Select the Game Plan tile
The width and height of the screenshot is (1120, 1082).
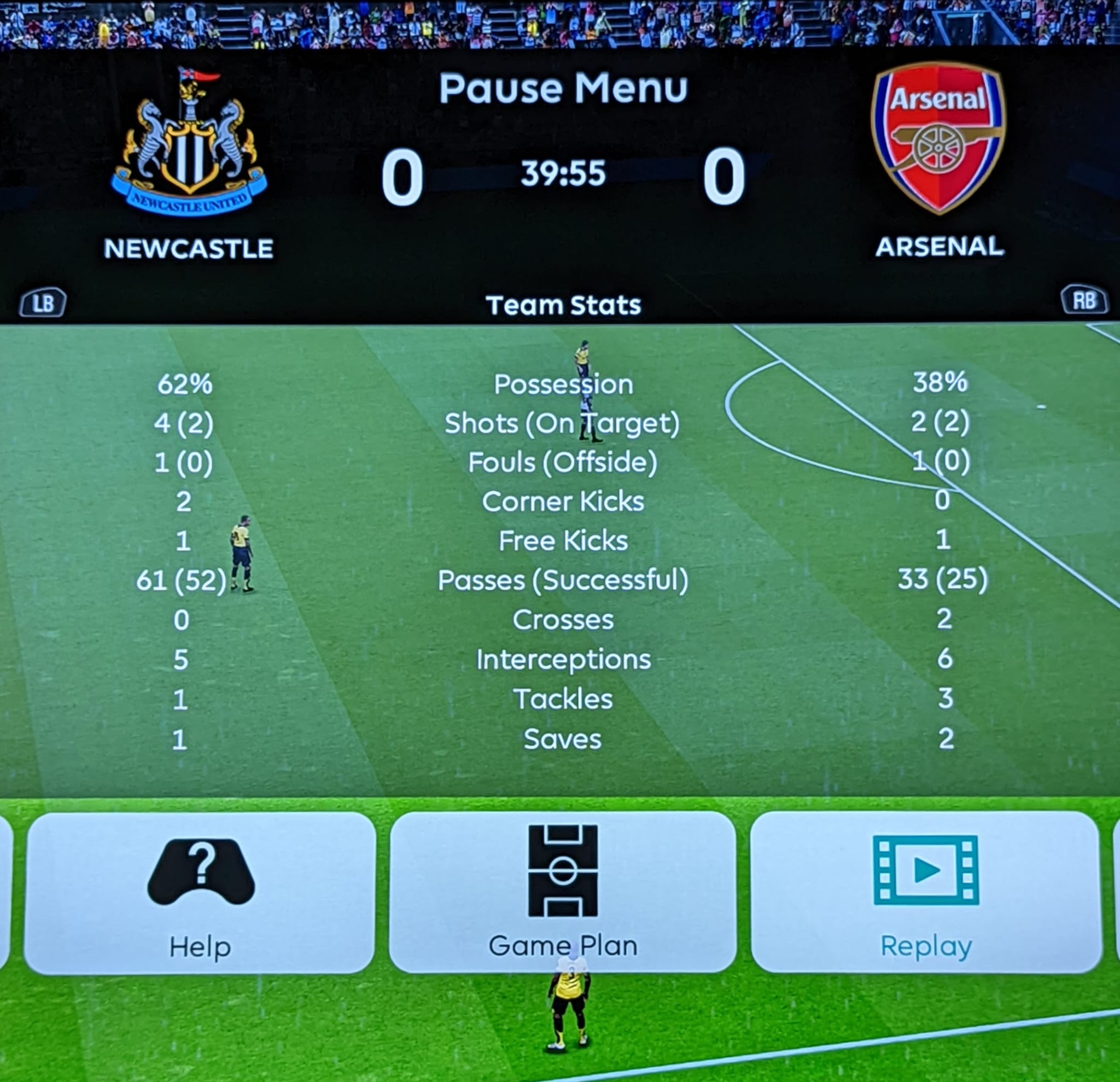[562, 892]
